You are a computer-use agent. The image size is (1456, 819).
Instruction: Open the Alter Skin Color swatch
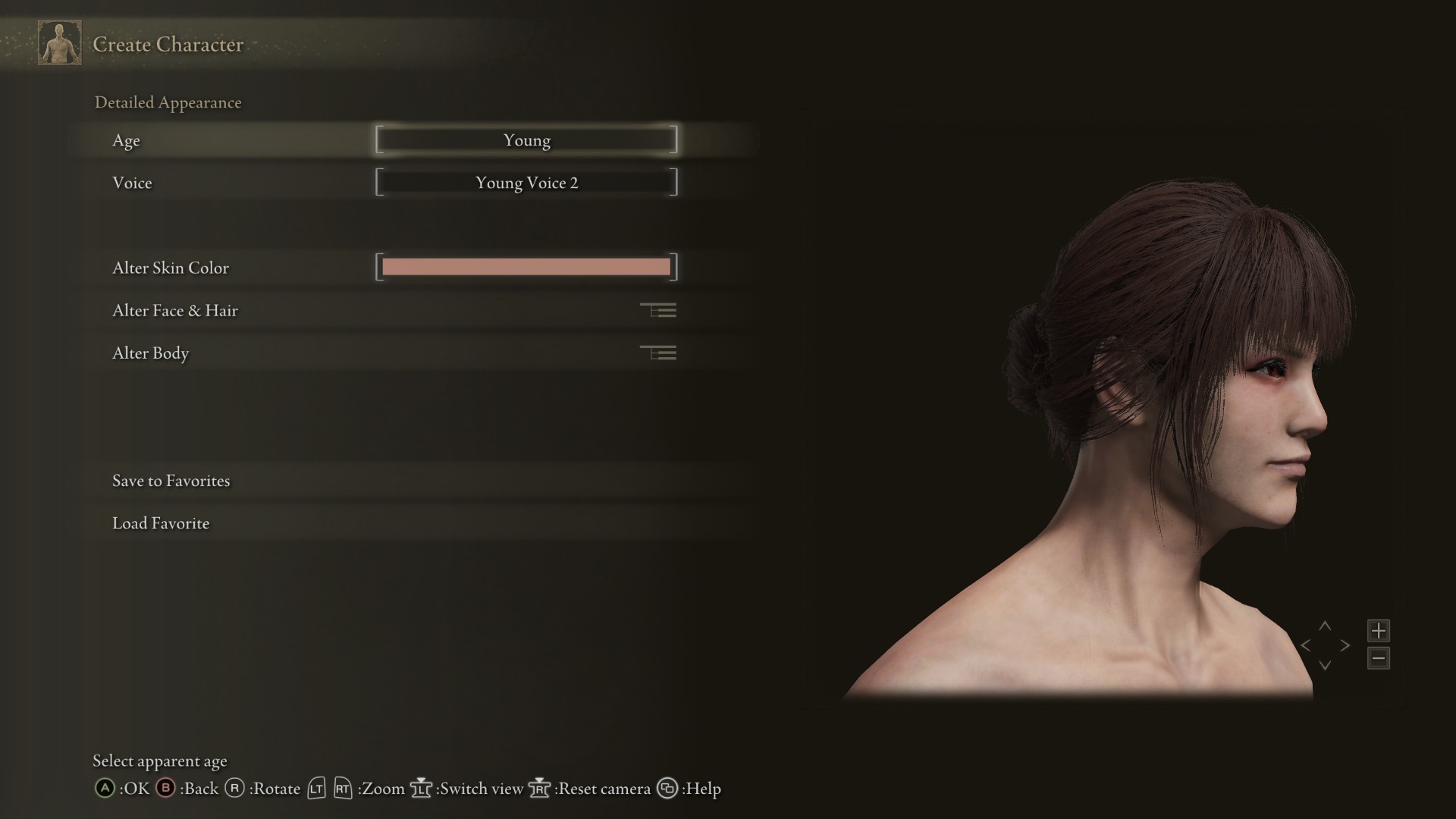526,267
